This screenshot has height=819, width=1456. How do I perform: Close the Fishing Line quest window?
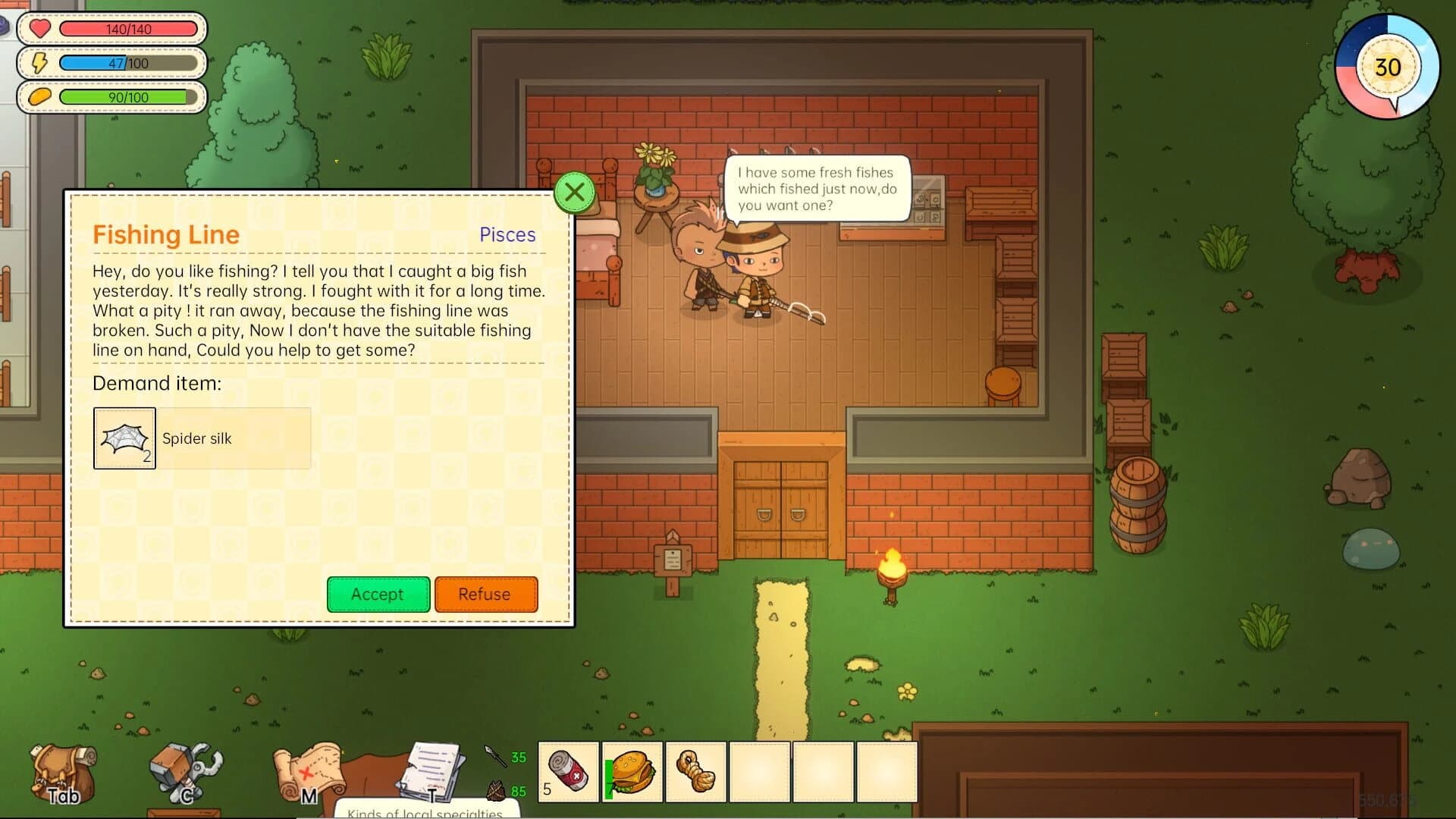(x=574, y=192)
